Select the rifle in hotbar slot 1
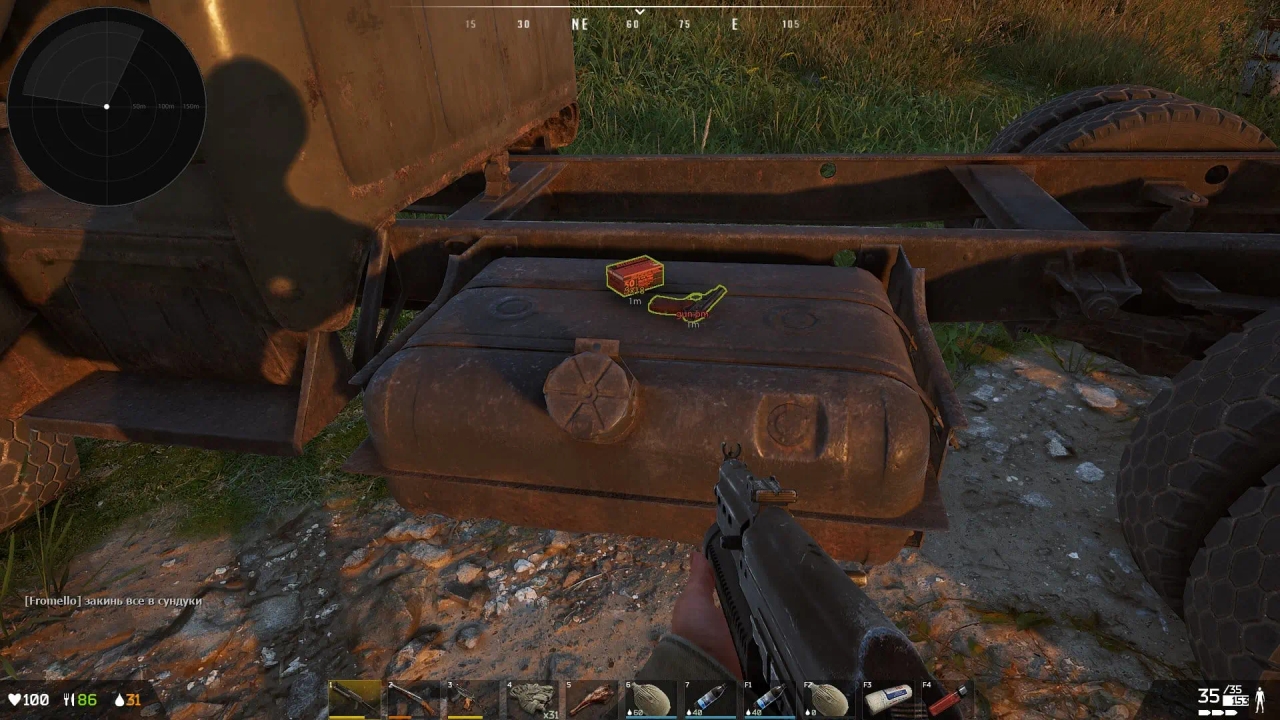This screenshot has width=1280, height=720. (355, 699)
